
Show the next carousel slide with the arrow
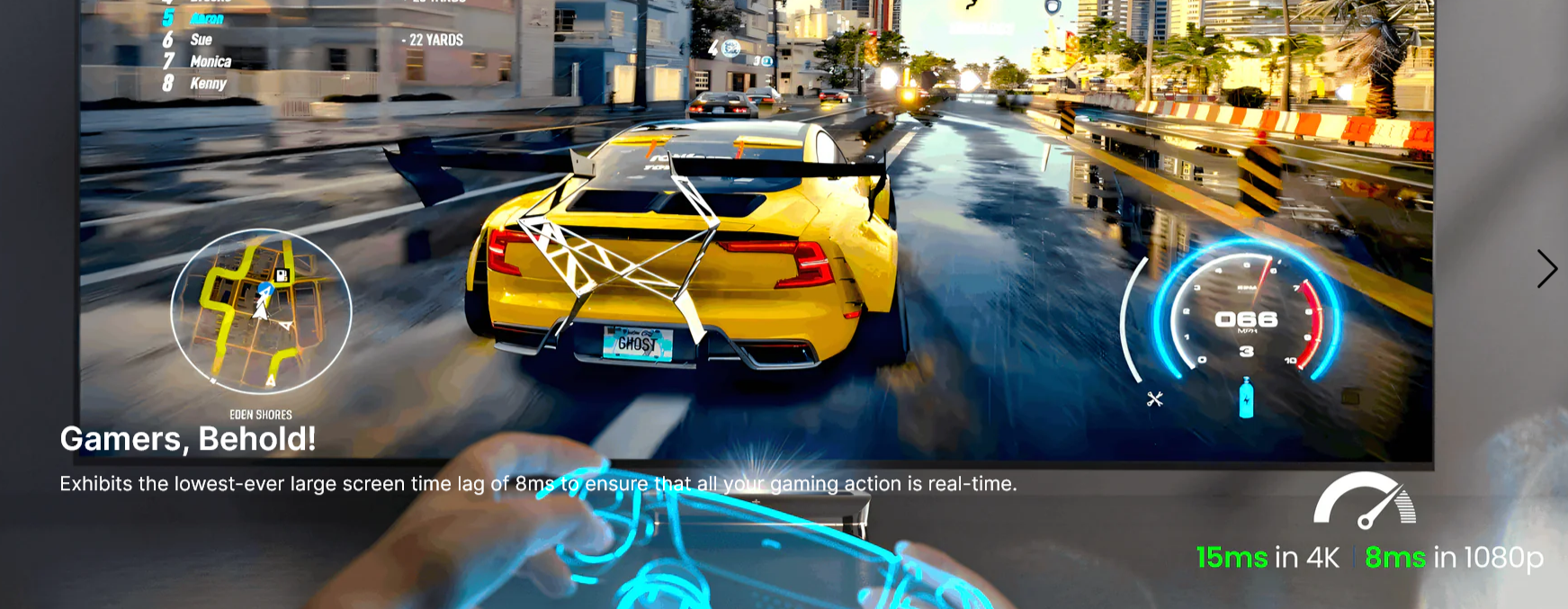[1546, 269]
